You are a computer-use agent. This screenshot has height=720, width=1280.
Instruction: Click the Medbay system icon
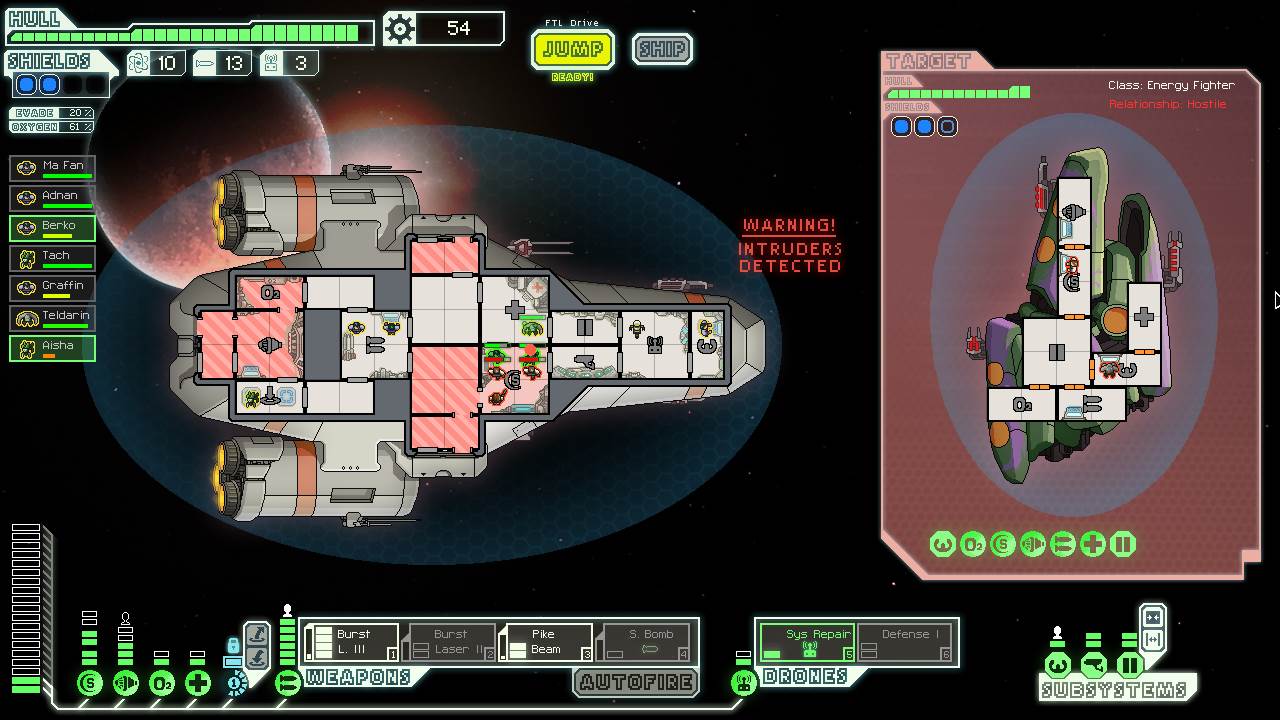(x=197, y=682)
